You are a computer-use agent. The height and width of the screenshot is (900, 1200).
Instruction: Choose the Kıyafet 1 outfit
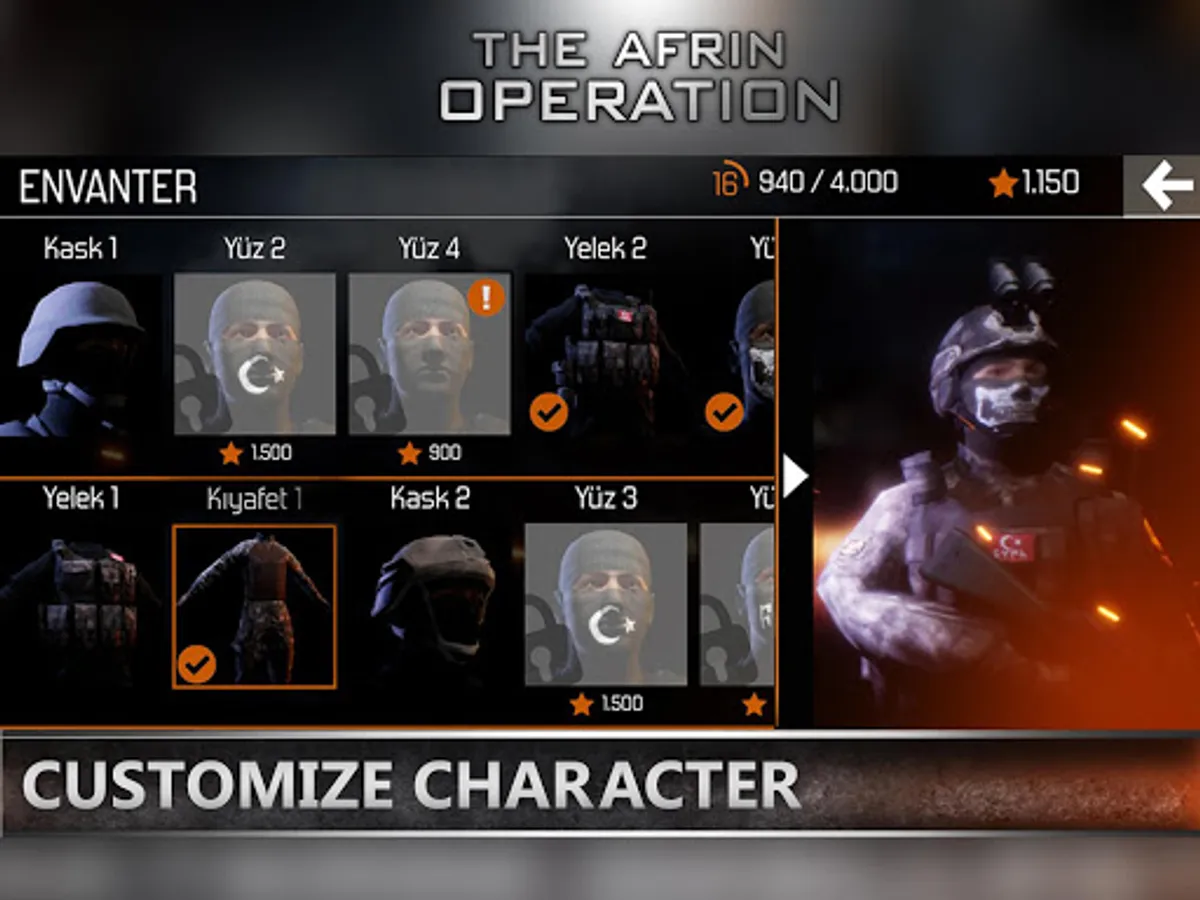[x=255, y=606]
